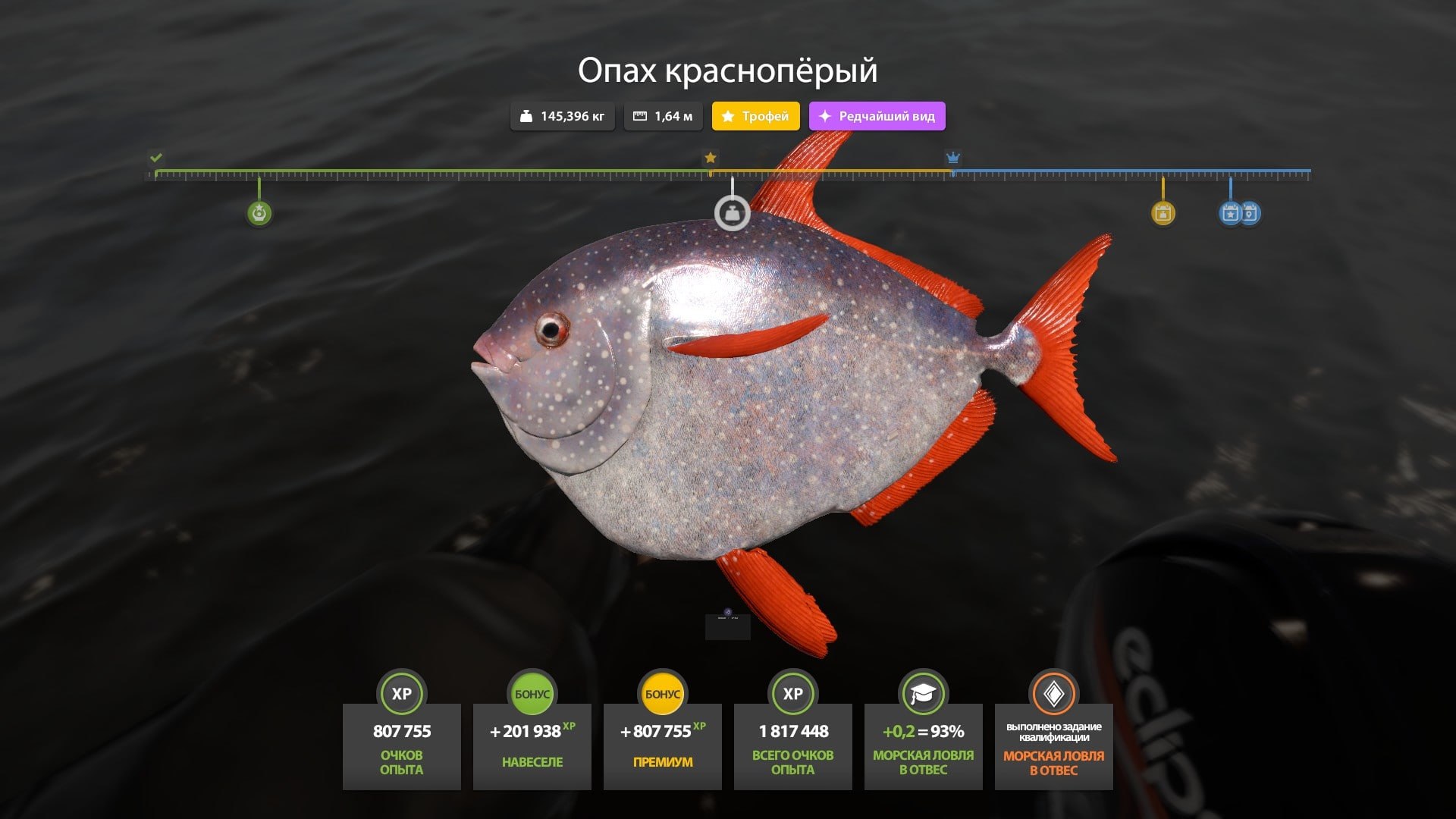The width and height of the screenshot is (1456, 819).
Task: Click the 1,64 м length label
Action: click(x=662, y=116)
